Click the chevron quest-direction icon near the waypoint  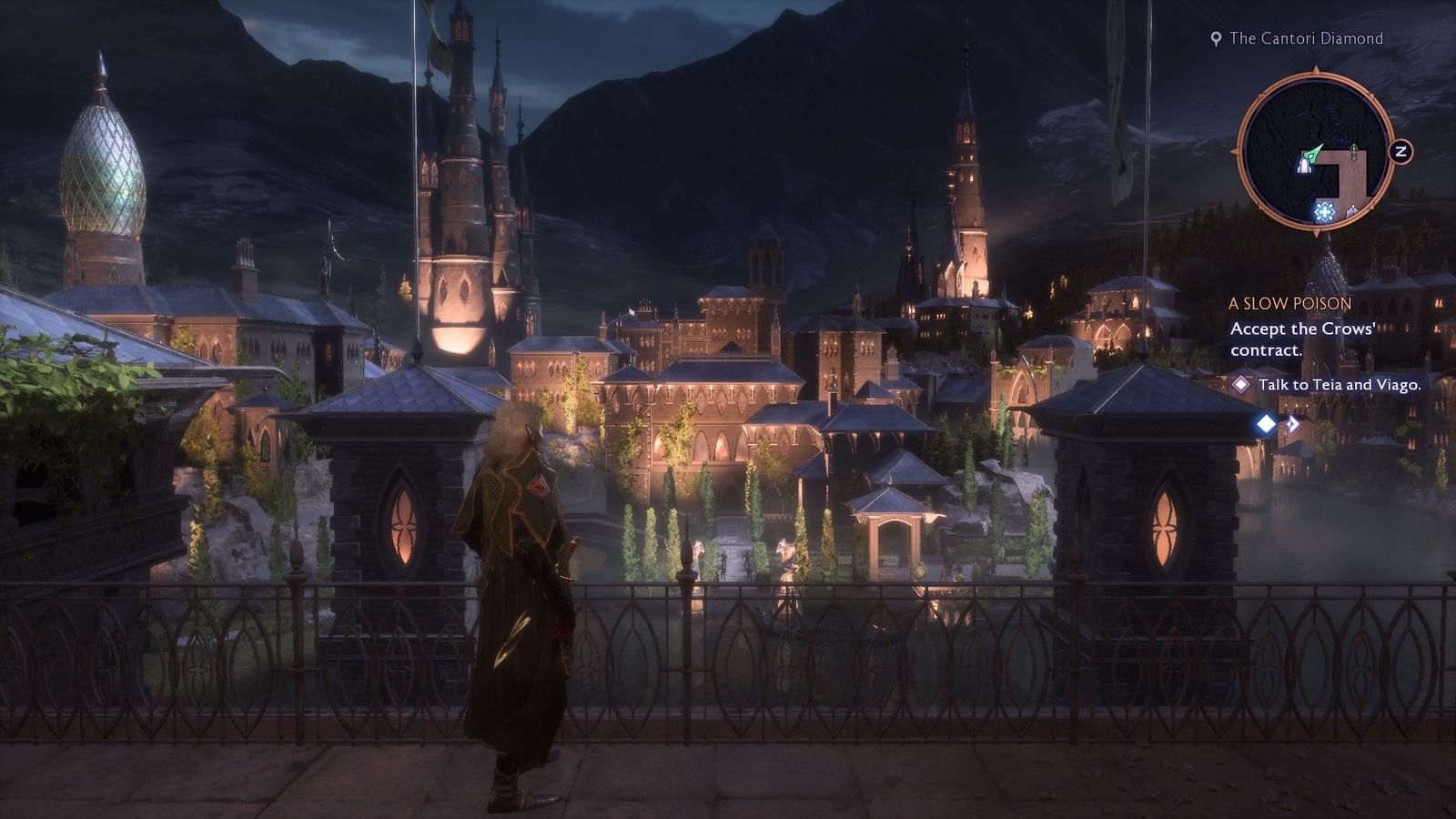[x=1293, y=422]
